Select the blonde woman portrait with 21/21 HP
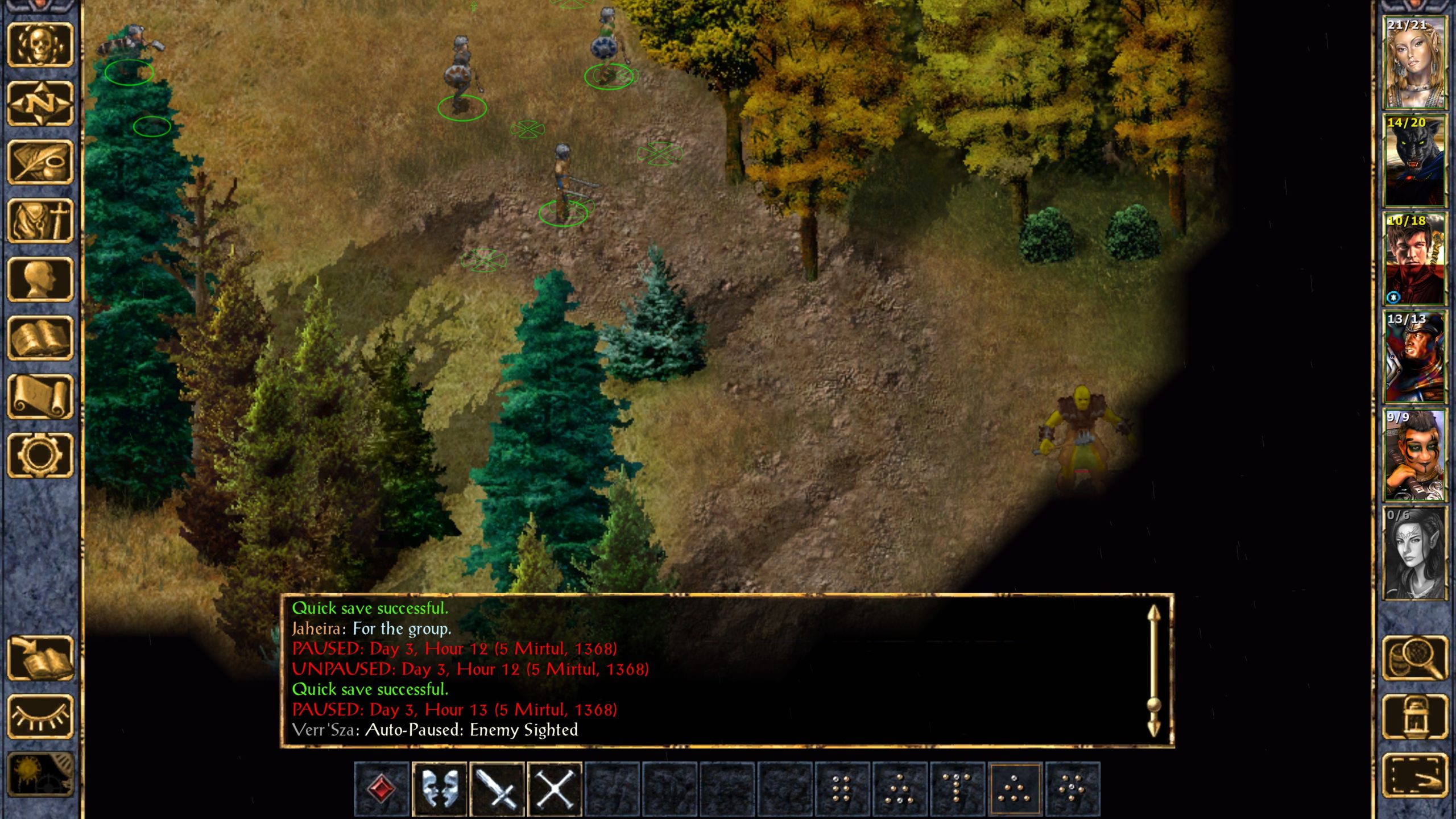The image size is (1456, 819). coord(1414,63)
